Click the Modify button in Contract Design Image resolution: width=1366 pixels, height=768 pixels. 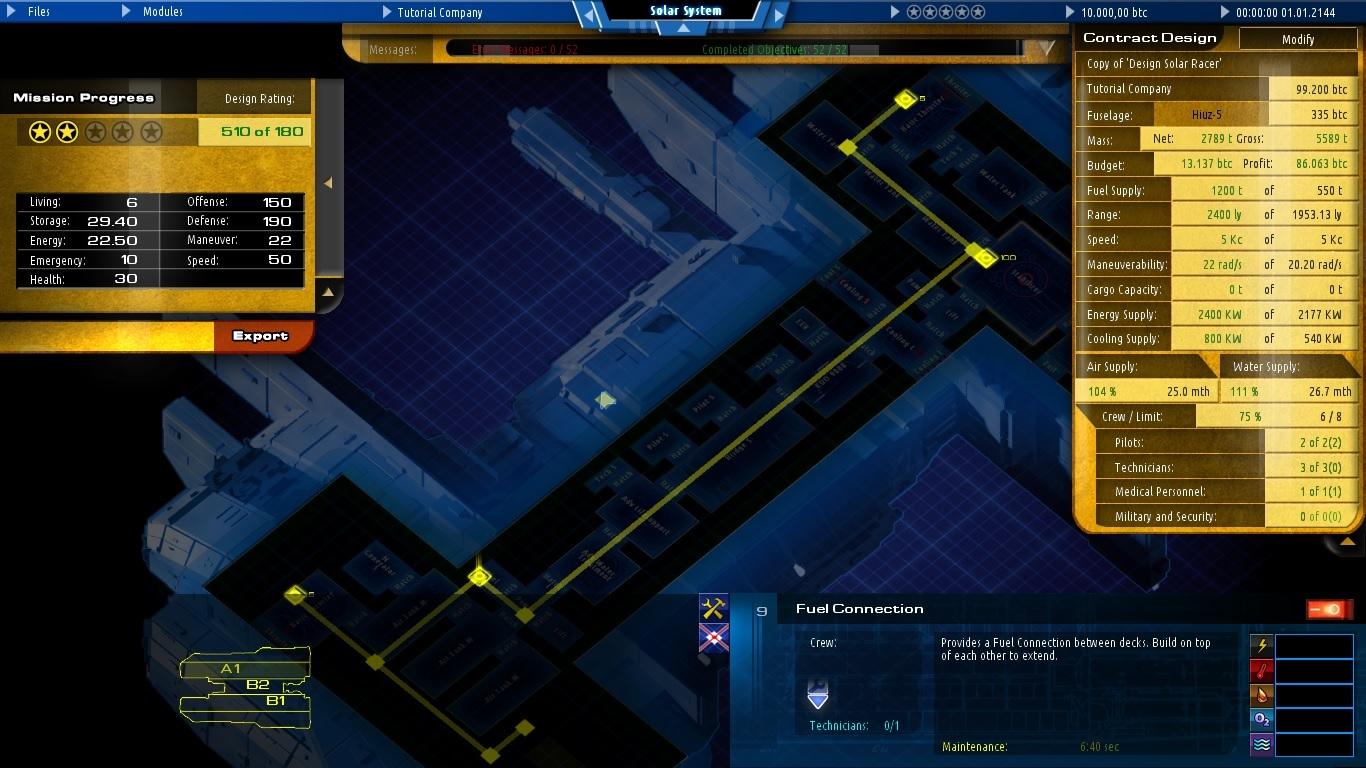click(x=1297, y=39)
